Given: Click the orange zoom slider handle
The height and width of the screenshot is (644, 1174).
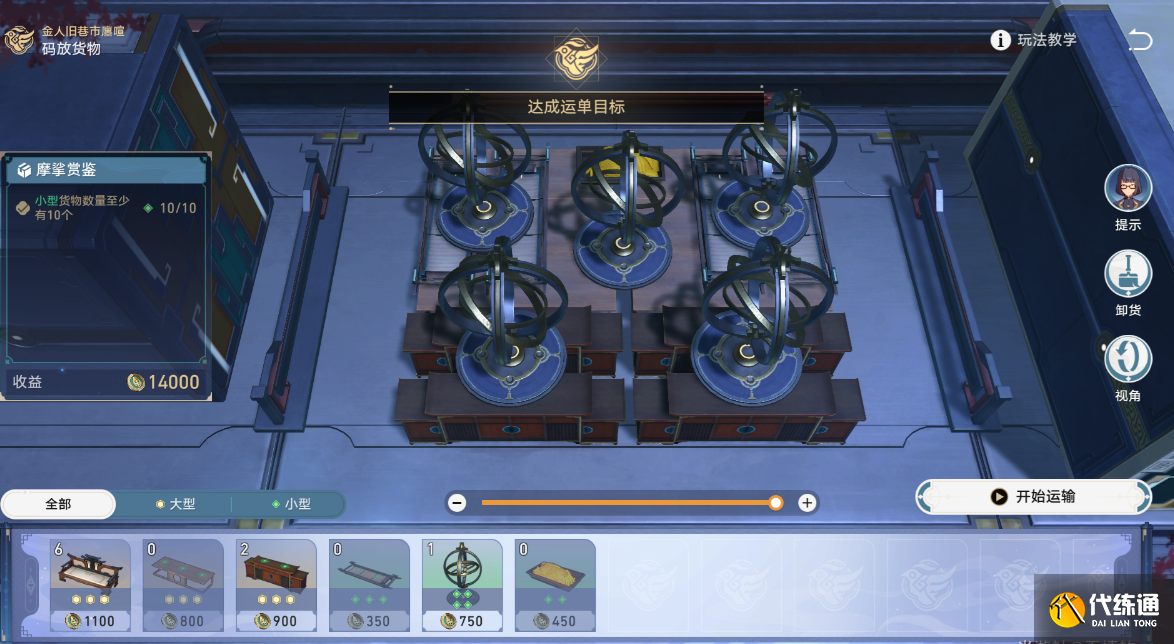Looking at the screenshot, I should tap(775, 503).
